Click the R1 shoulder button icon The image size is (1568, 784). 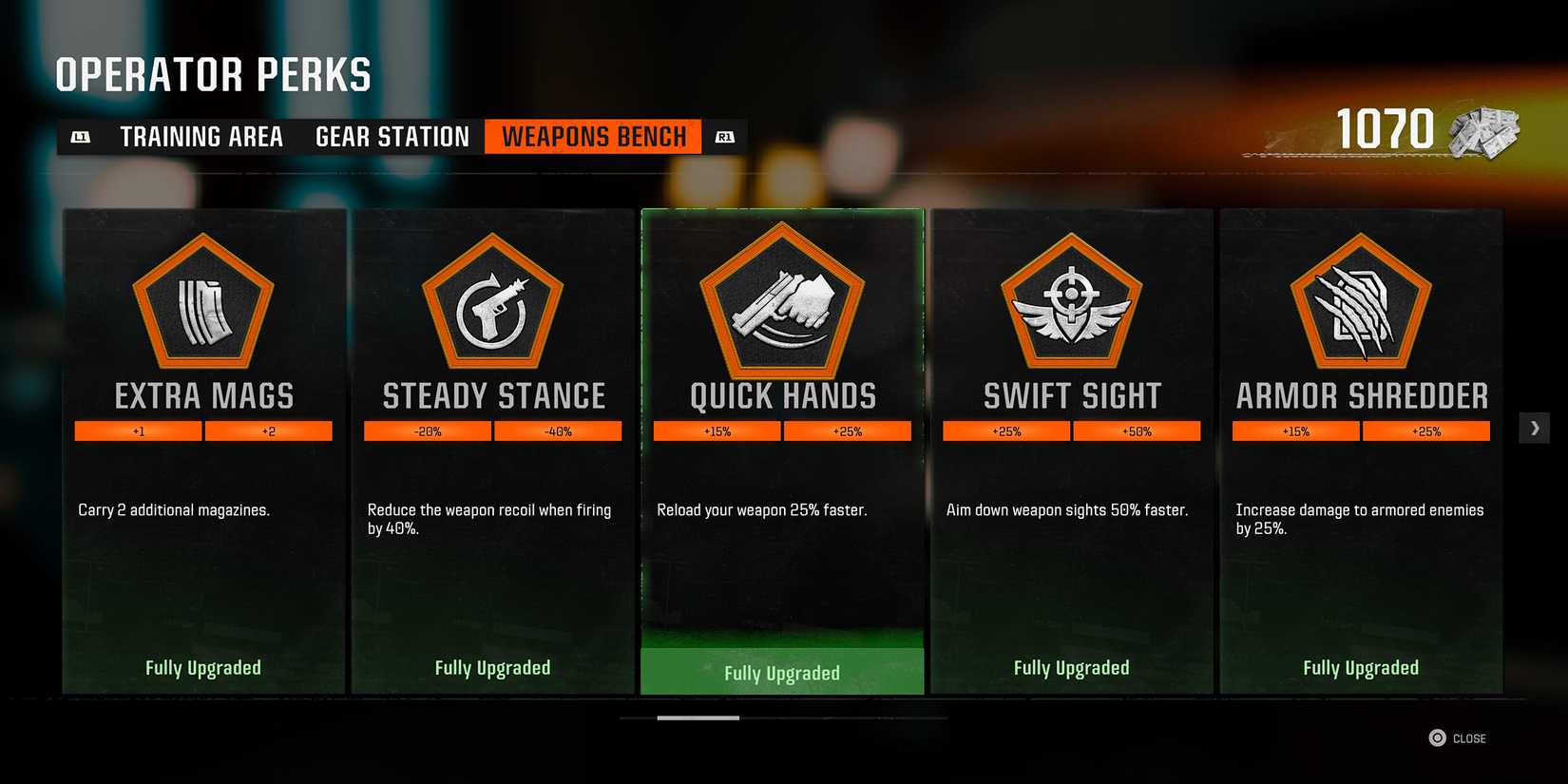point(725,136)
